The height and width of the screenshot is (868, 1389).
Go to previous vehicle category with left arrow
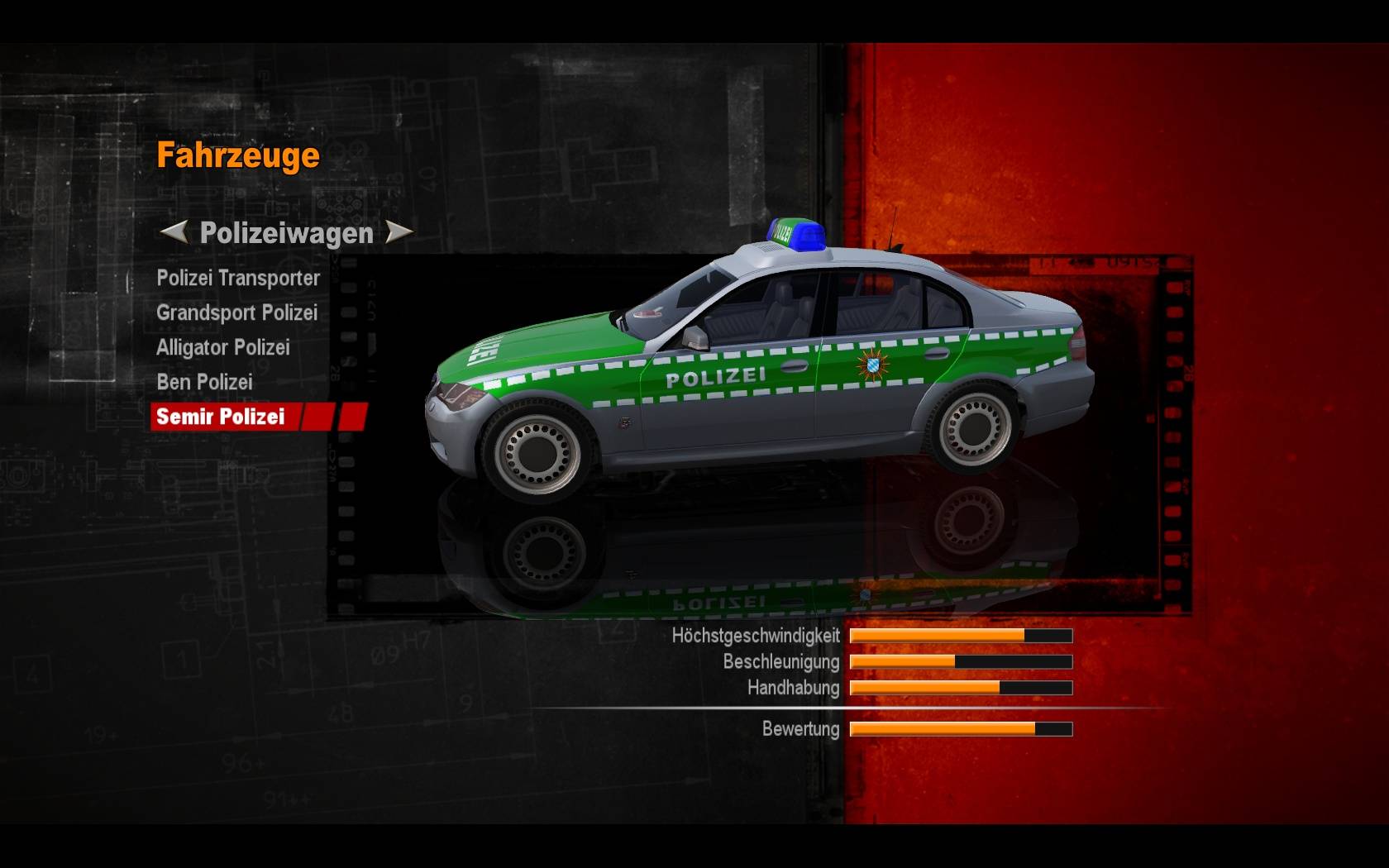[x=174, y=232]
